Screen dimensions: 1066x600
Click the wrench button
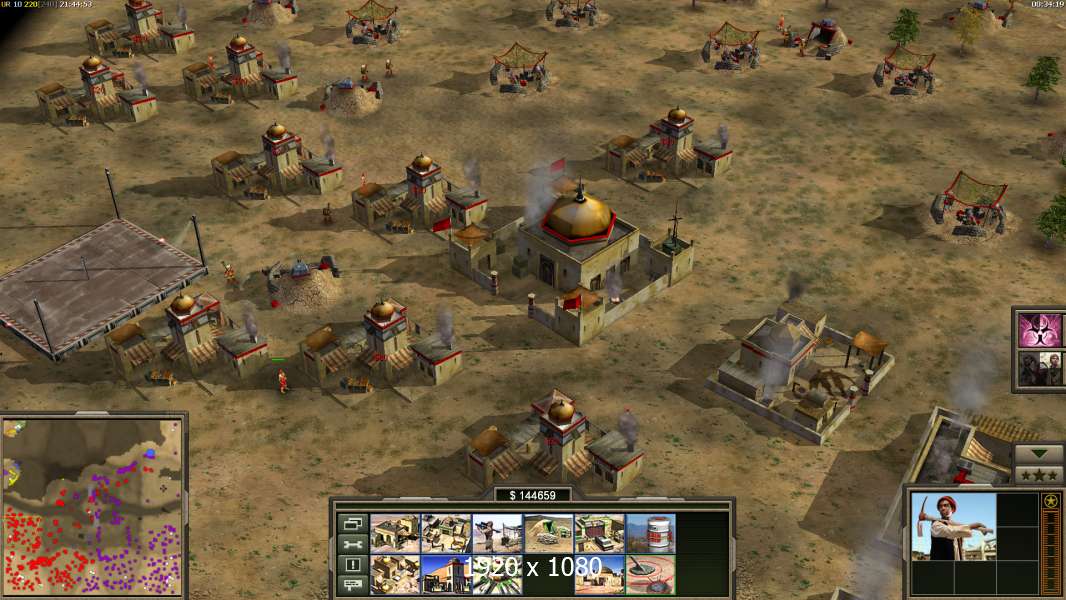352,544
